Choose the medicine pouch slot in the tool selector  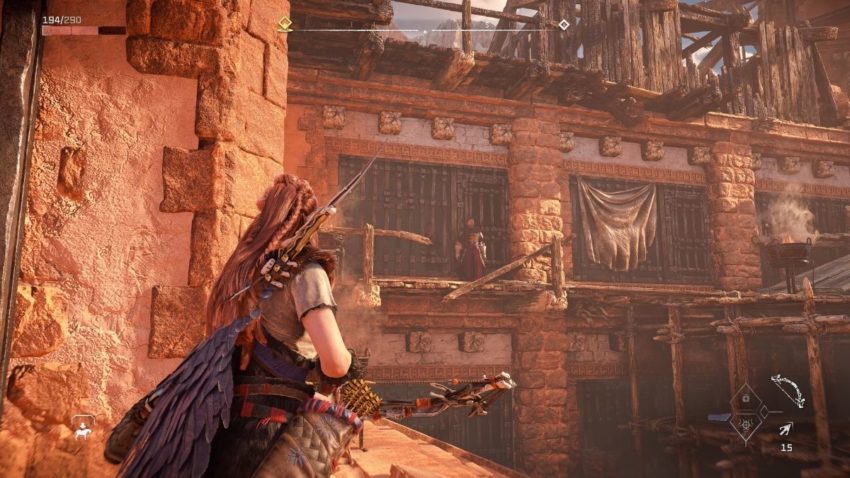pos(744,397)
